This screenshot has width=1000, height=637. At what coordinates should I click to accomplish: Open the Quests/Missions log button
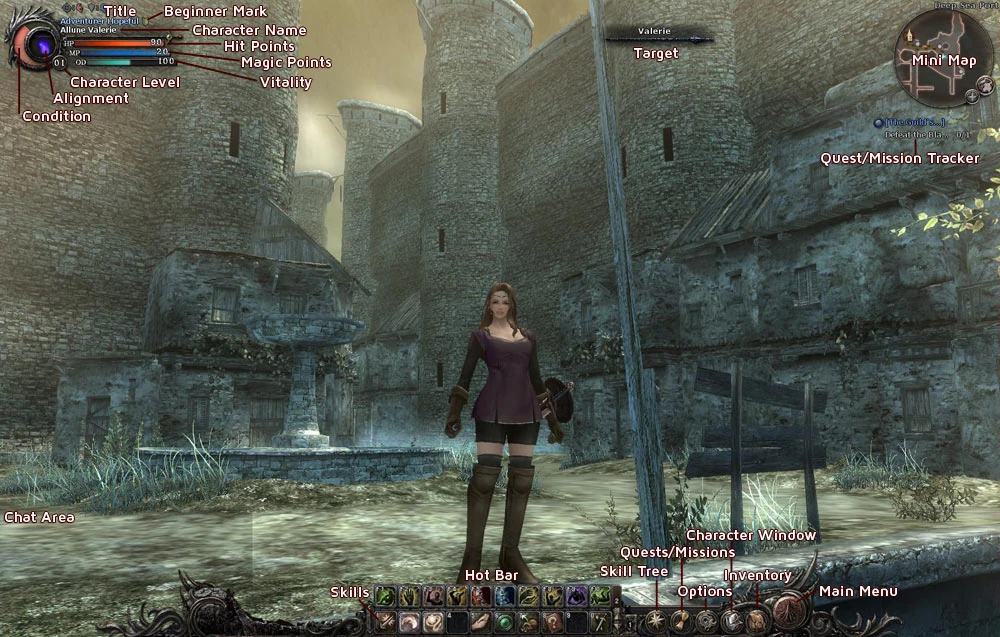point(681,621)
